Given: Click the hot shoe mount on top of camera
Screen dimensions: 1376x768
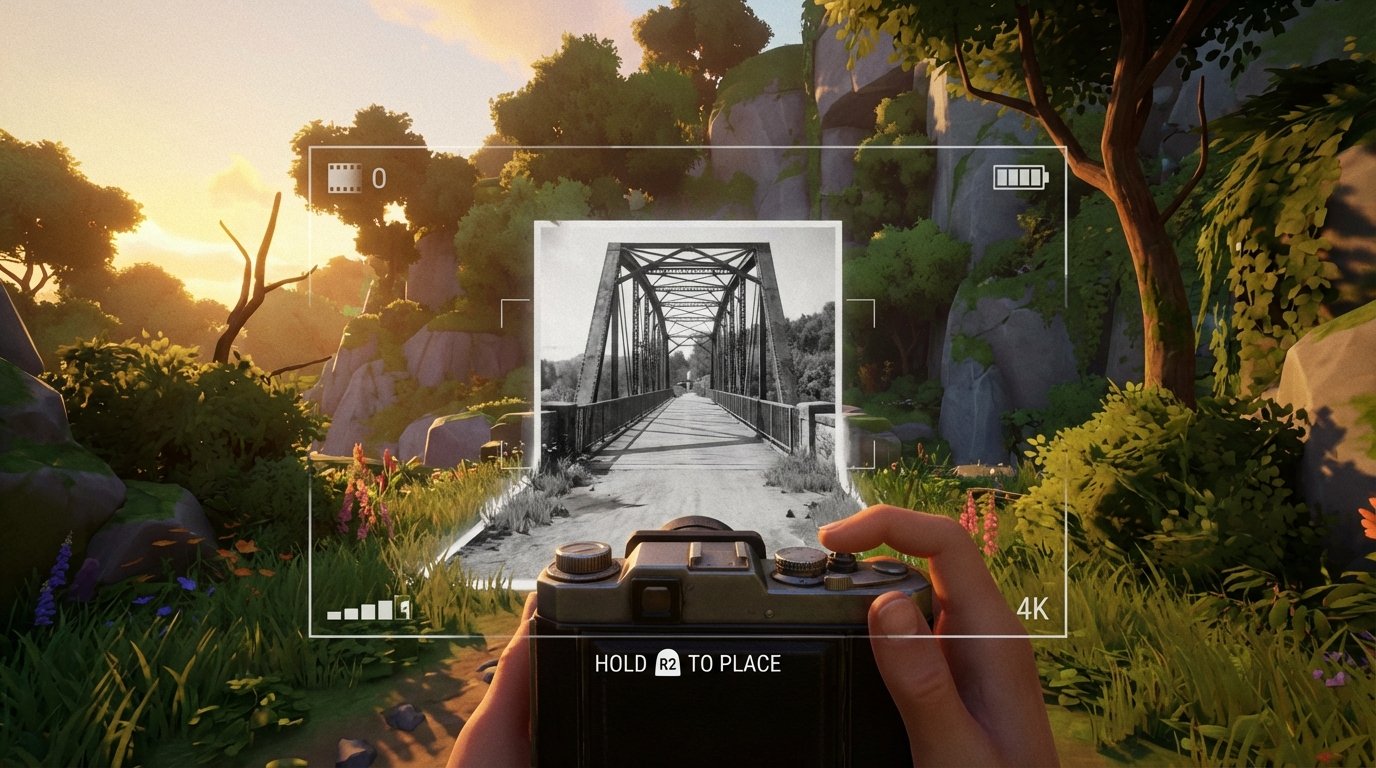Looking at the screenshot, I should [x=716, y=555].
